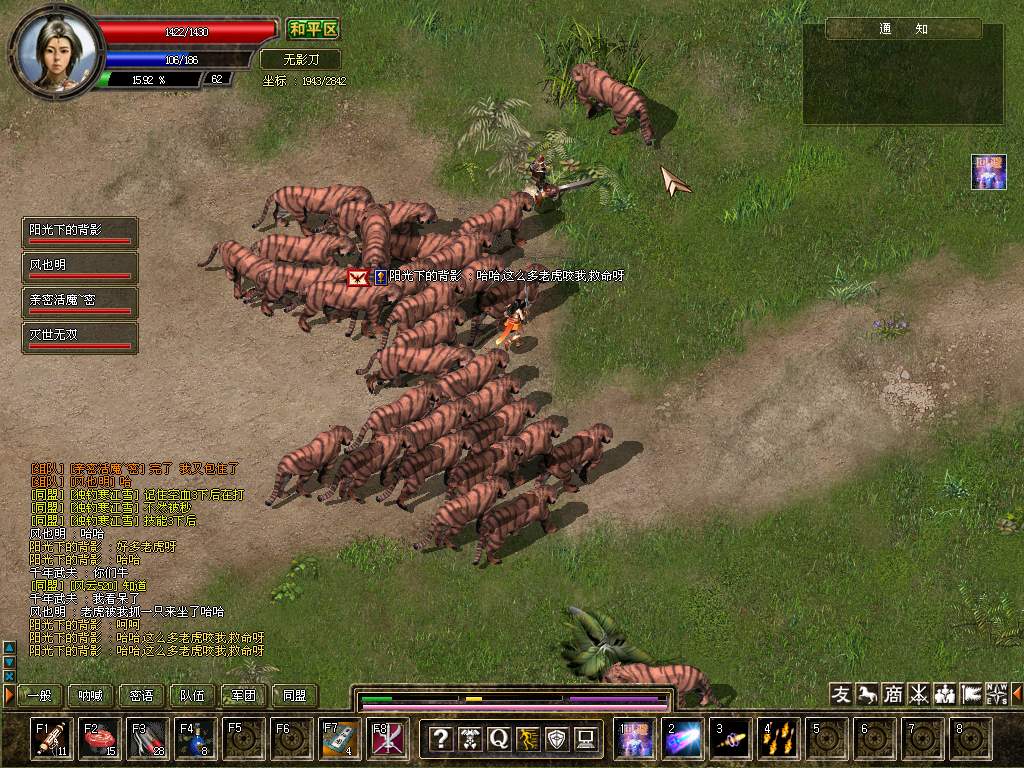Select party member 灭世无双

coord(80,337)
